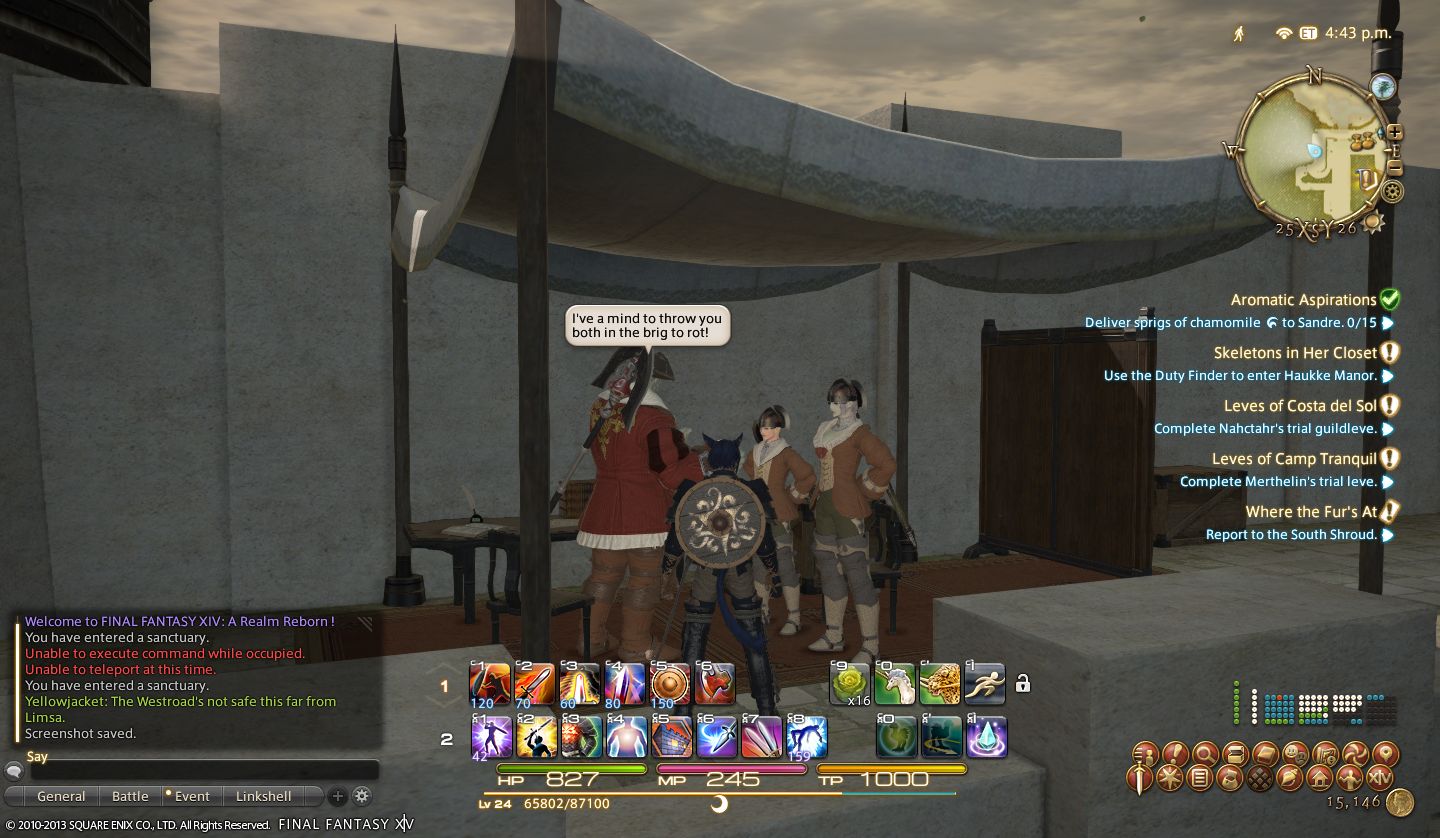The width and height of the screenshot is (1440, 838).
Task: Switch to the Linkshell chat tab
Action: tap(264, 797)
